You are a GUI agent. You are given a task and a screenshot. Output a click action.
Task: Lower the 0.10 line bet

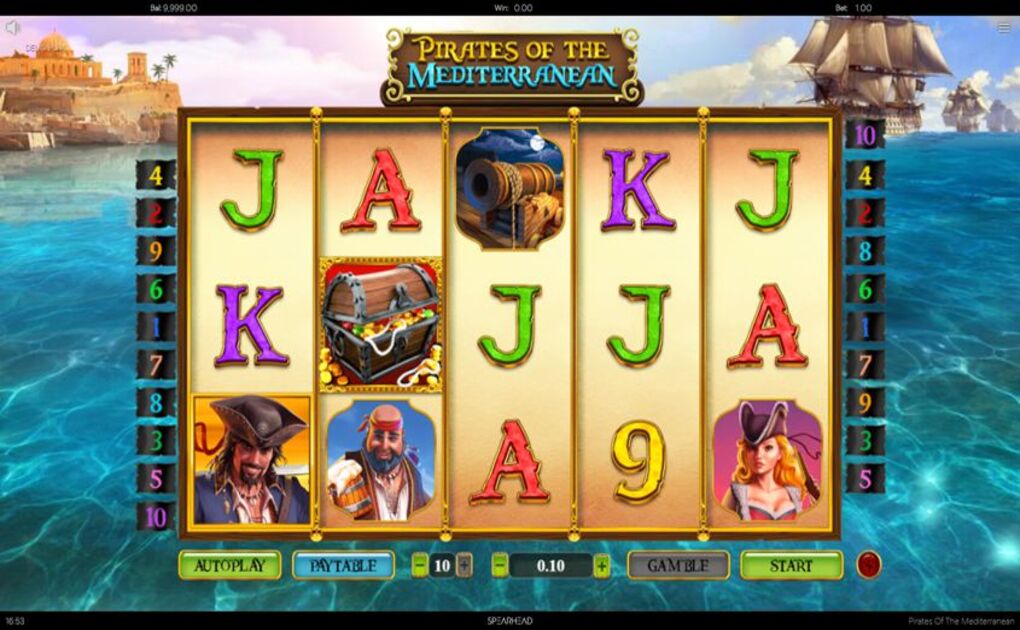point(499,566)
